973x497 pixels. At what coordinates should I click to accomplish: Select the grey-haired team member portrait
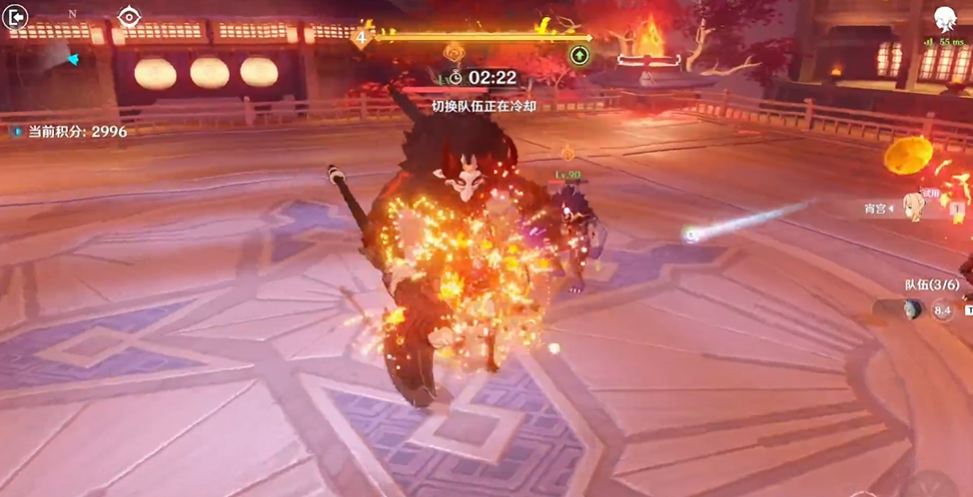907,311
